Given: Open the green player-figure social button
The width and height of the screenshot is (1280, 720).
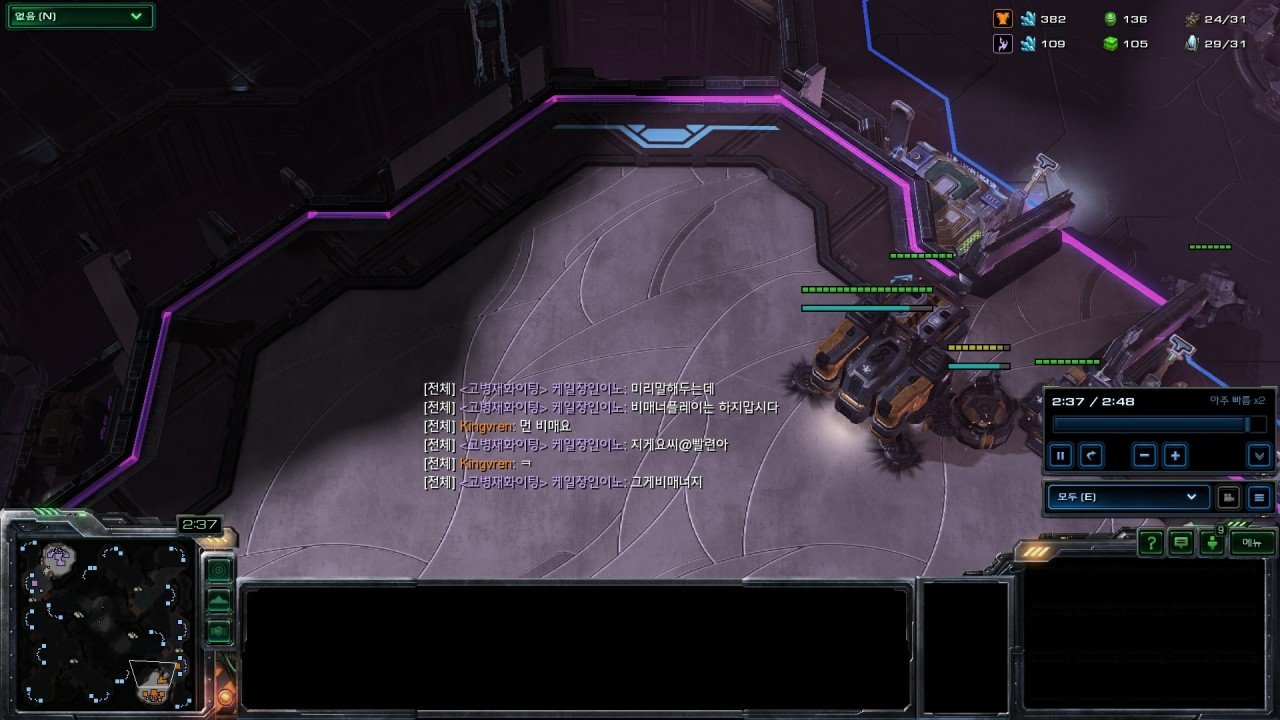Looking at the screenshot, I should (x=1212, y=543).
